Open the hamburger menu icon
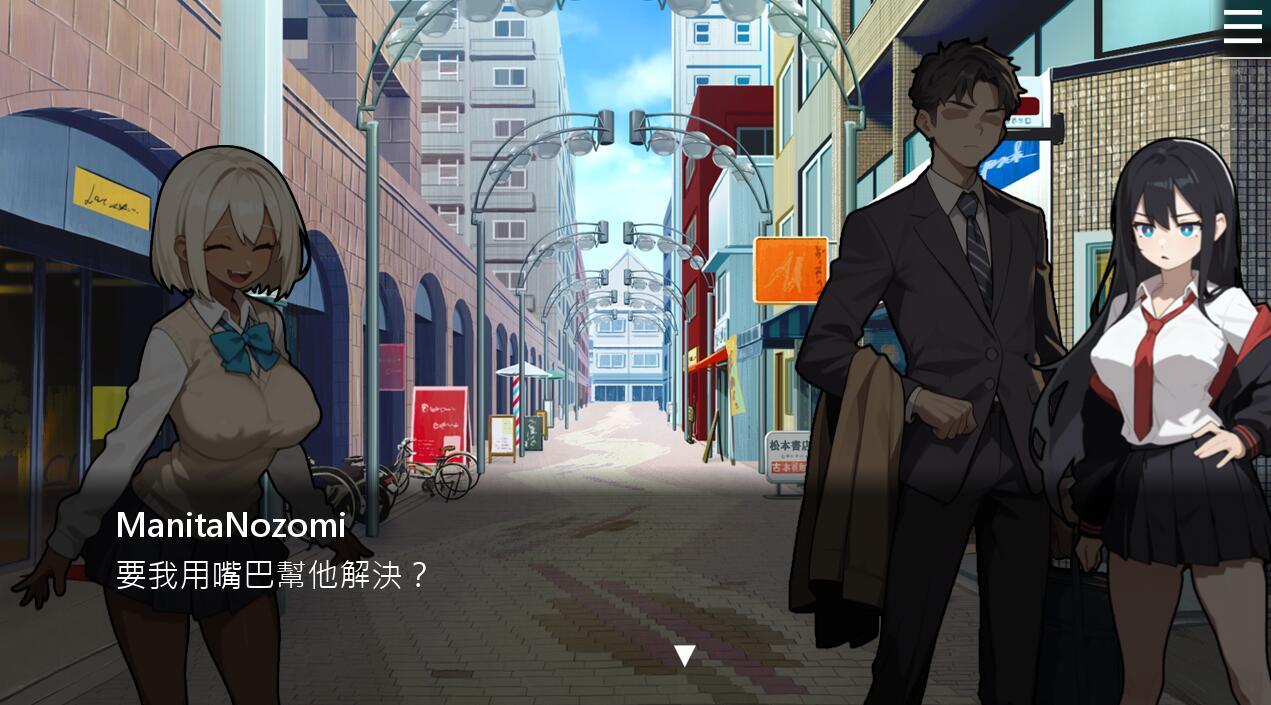This screenshot has height=705, width=1271. pyautogui.click(x=1242, y=26)
